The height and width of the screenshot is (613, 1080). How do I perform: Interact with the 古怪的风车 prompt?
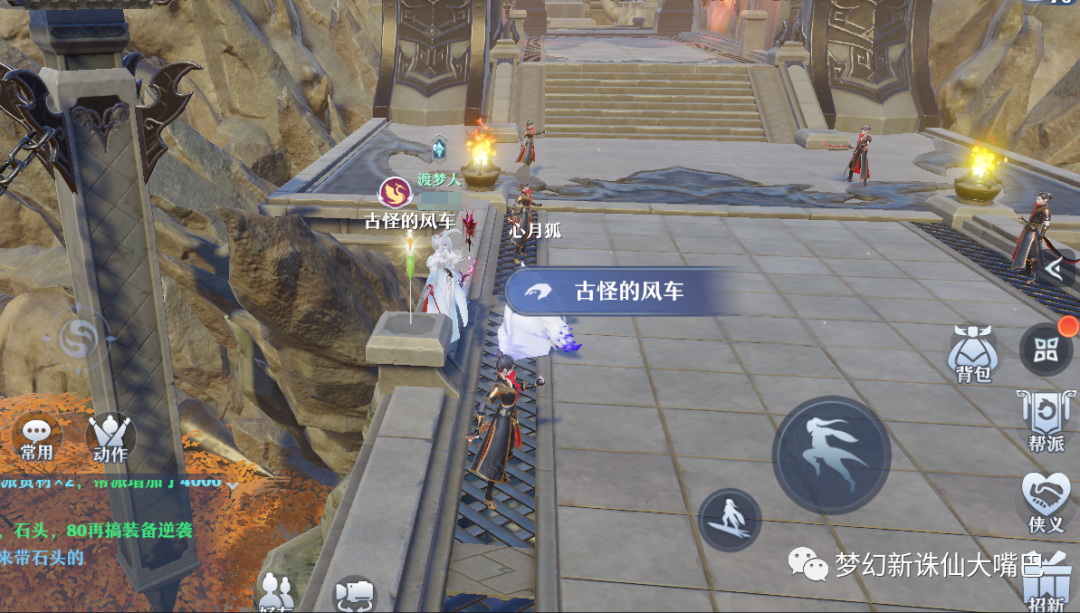pyautogui.click(x=611, y=292)
